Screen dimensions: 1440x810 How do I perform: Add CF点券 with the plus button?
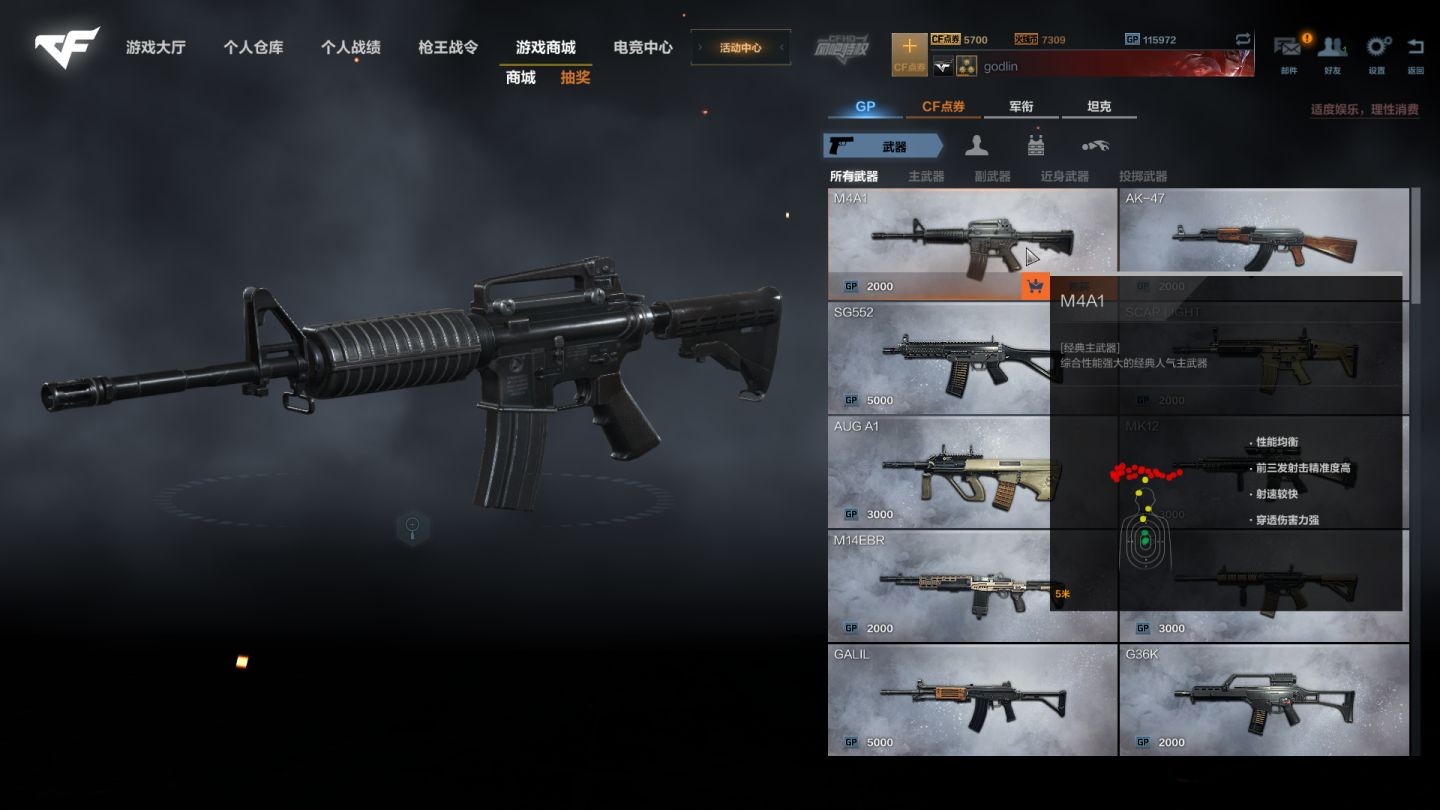click(909, 54)
